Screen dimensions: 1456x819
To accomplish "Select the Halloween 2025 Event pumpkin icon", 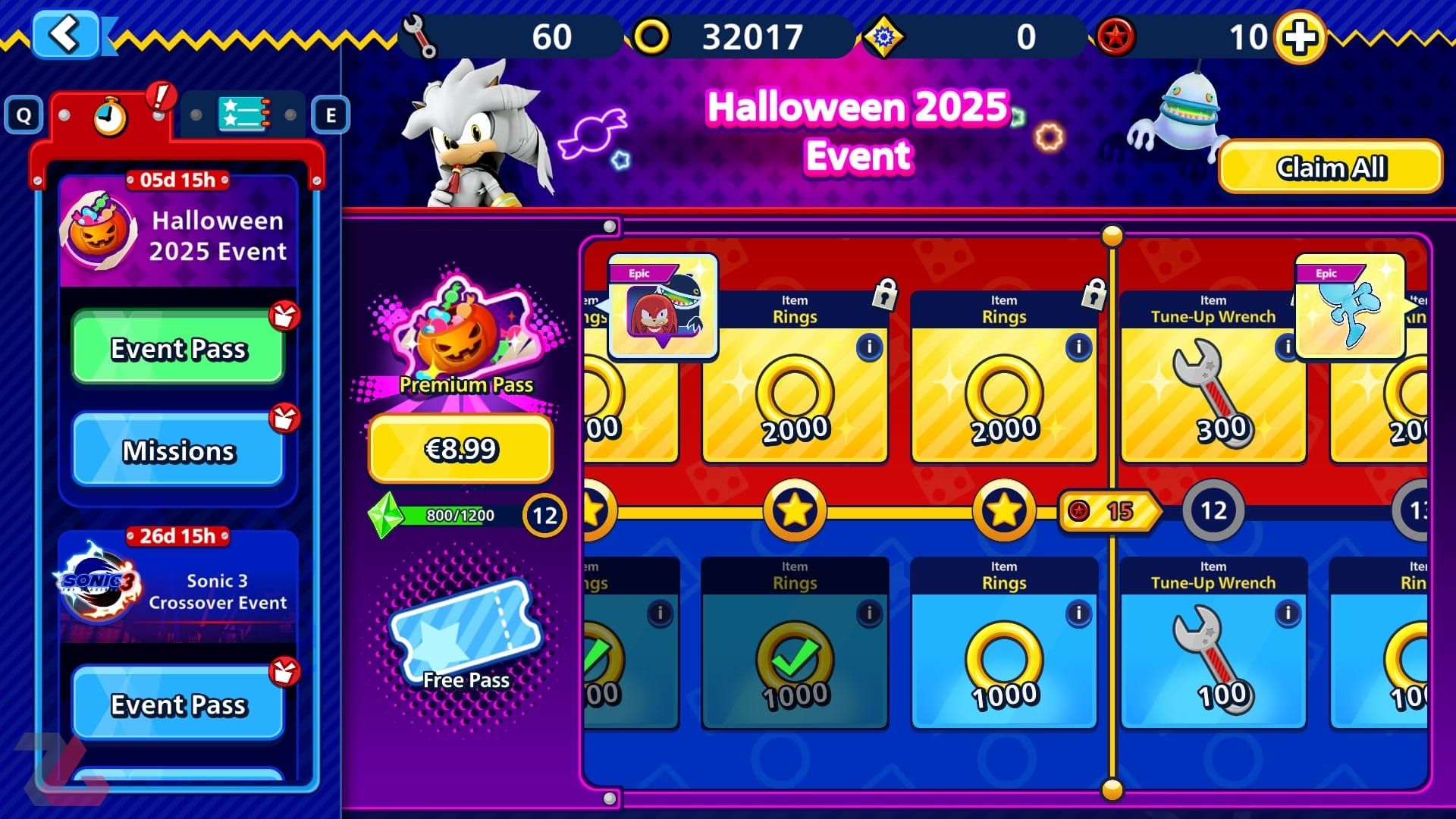I will pyautogui.click(x=100, y=231).
